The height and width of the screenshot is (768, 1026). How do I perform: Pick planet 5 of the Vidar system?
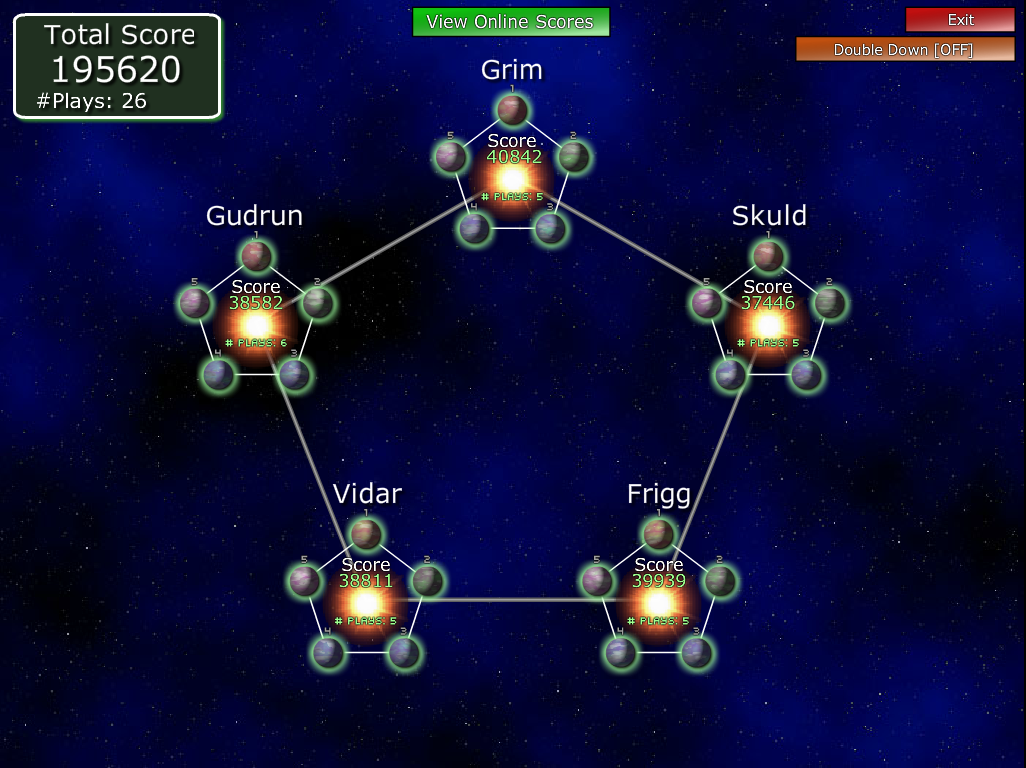pos(304,580)
